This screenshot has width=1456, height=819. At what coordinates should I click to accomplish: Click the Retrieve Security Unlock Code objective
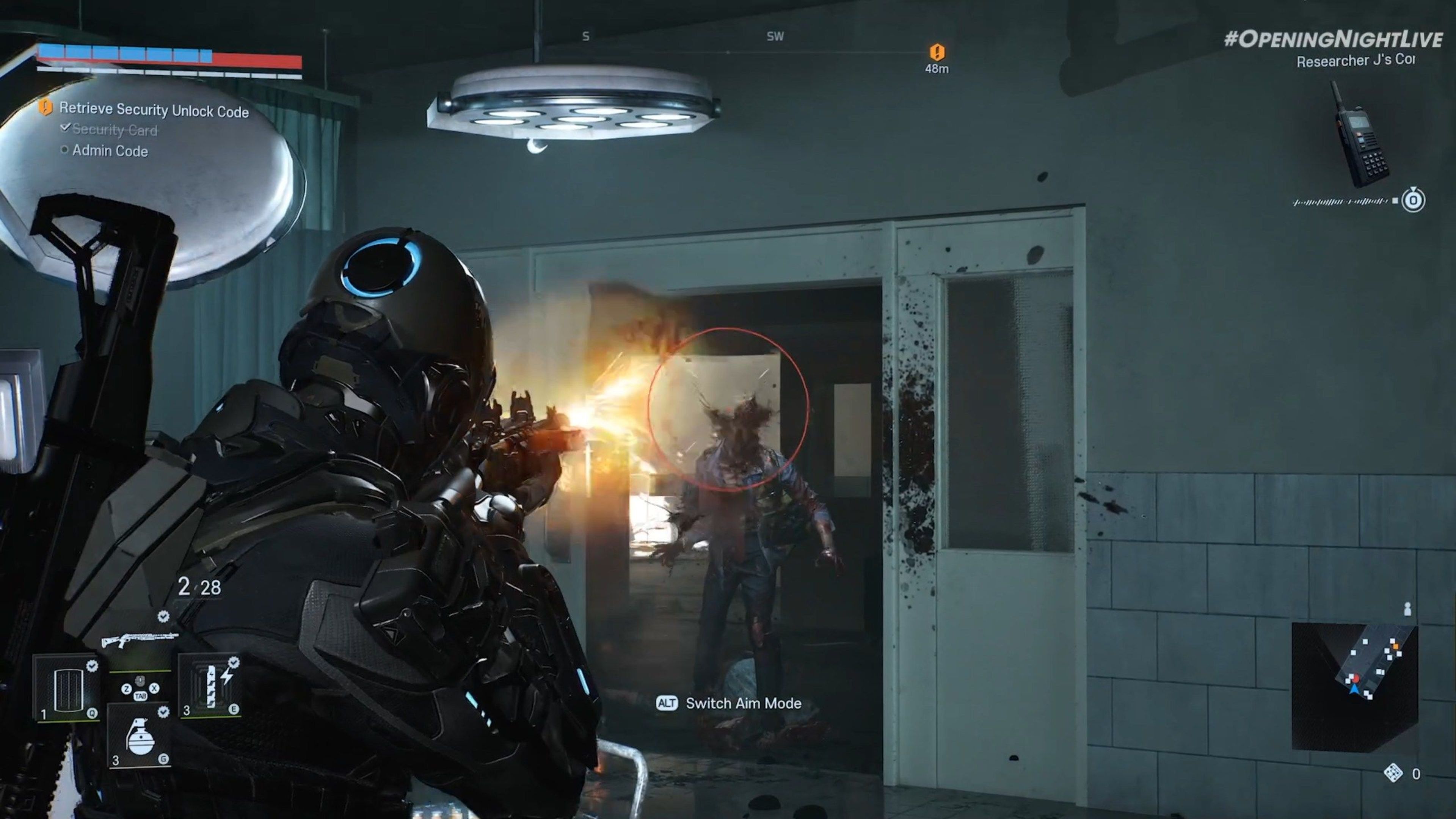153,110
